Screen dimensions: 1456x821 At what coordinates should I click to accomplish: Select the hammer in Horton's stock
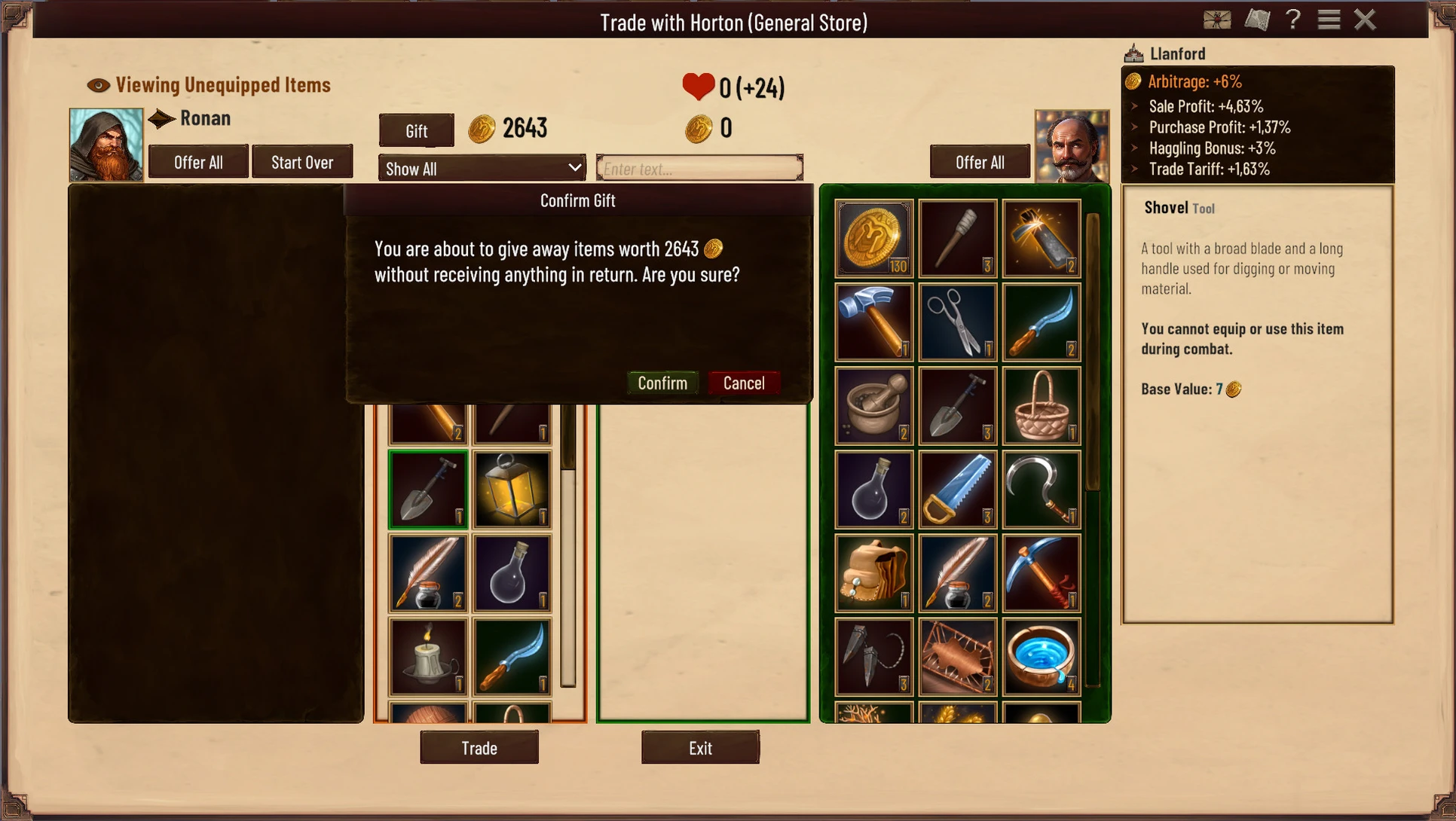click(x=873, y=322)
